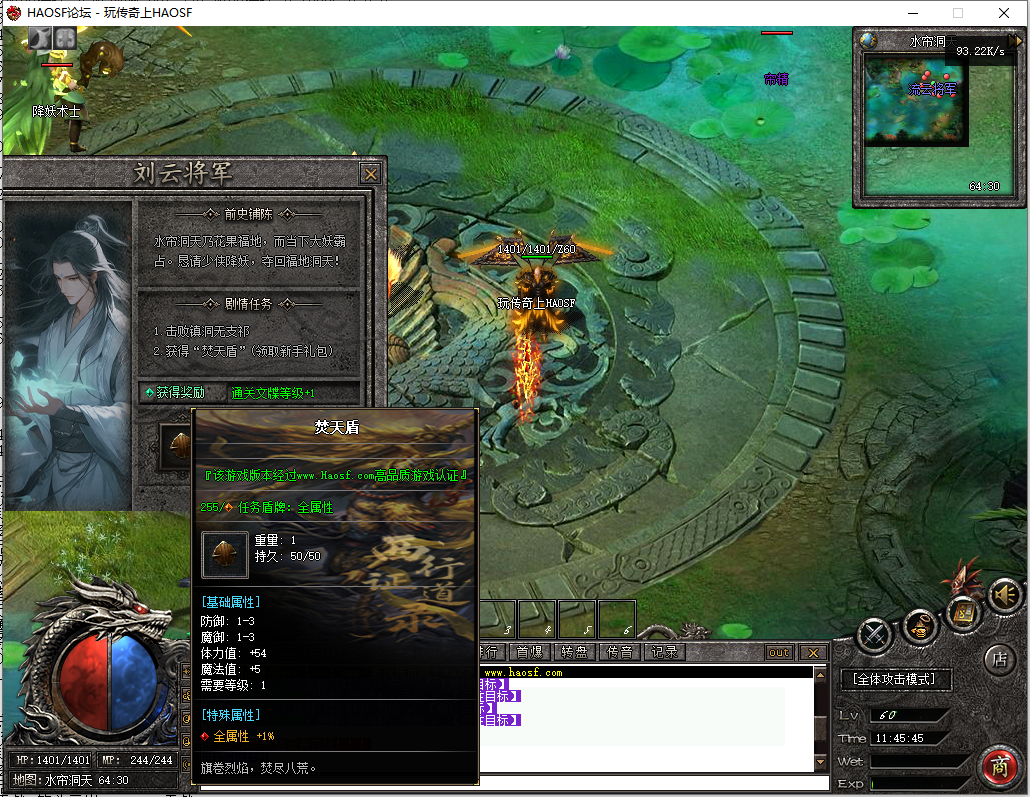Open the 首爆 chat tab
1030x797 pixels.
[529, 652]
